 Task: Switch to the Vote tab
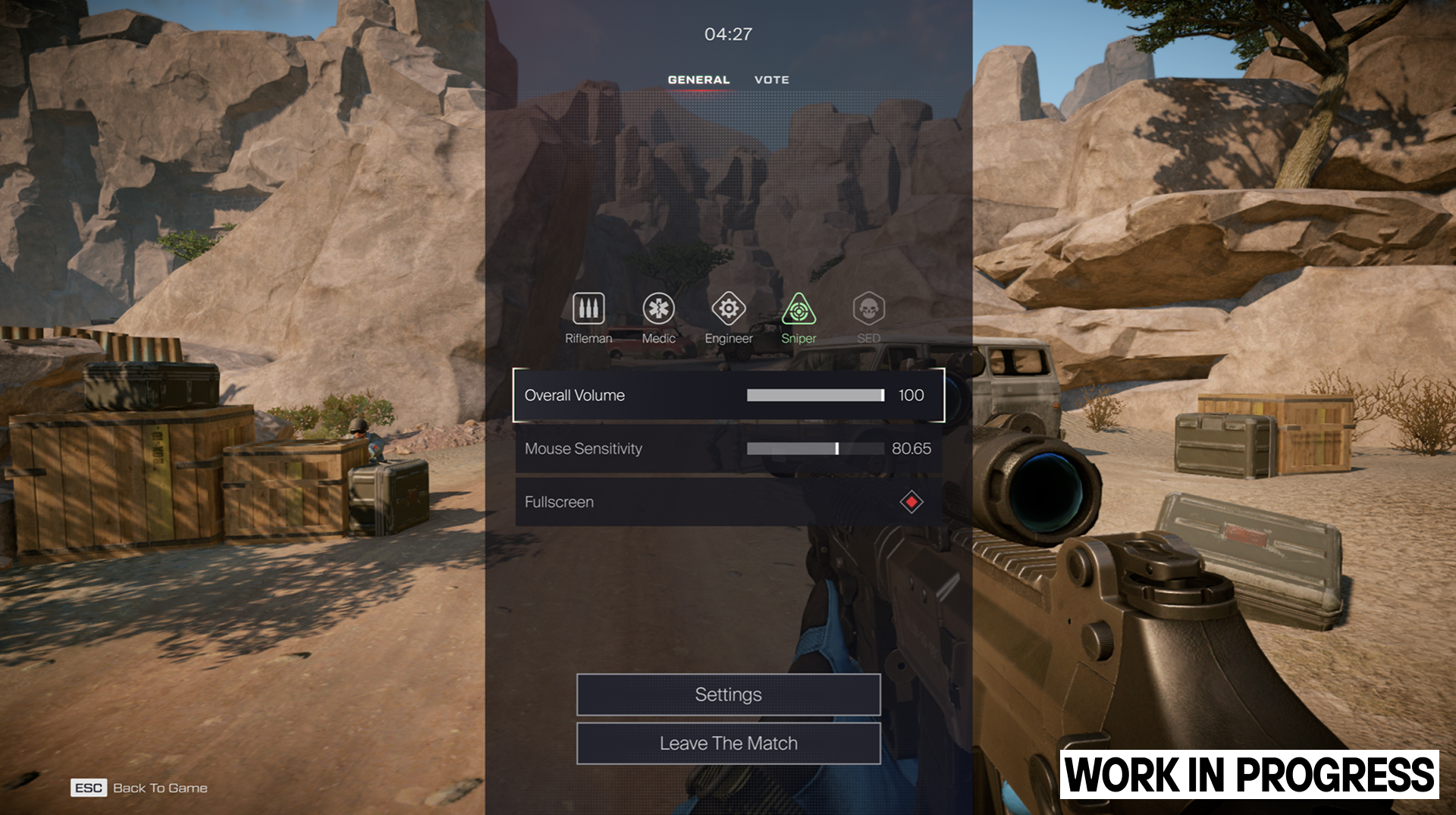(x=771, y=80)
